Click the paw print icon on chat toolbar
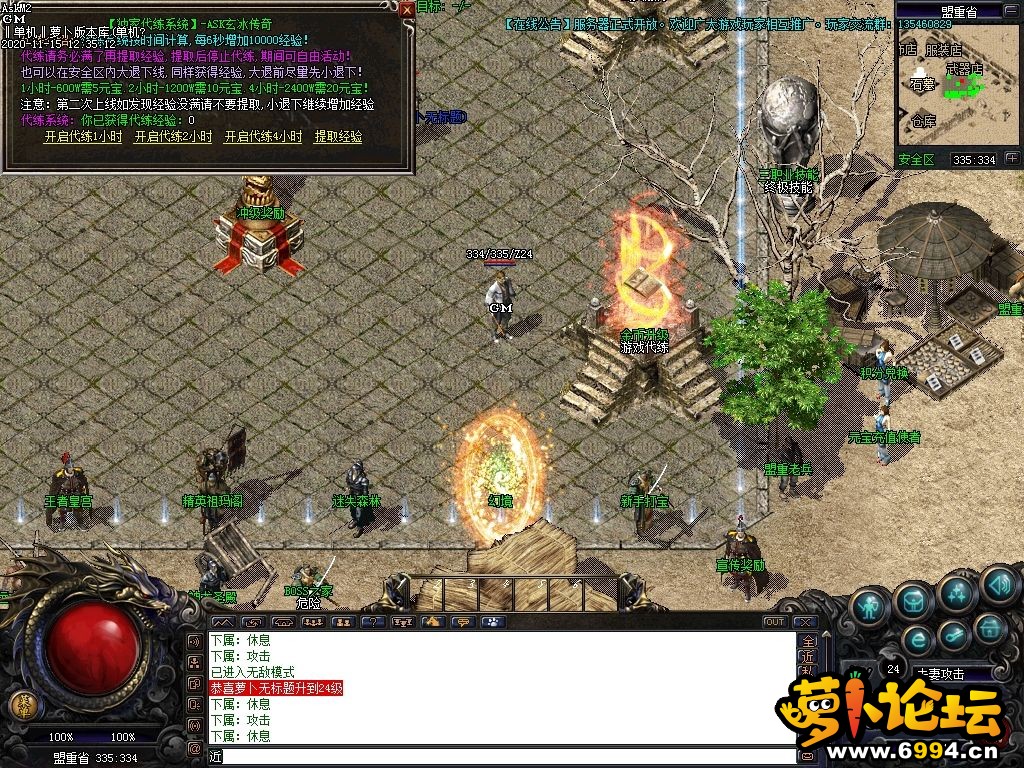The height and width of the screenshot is (768, 1024). click(x=491, y=622)
